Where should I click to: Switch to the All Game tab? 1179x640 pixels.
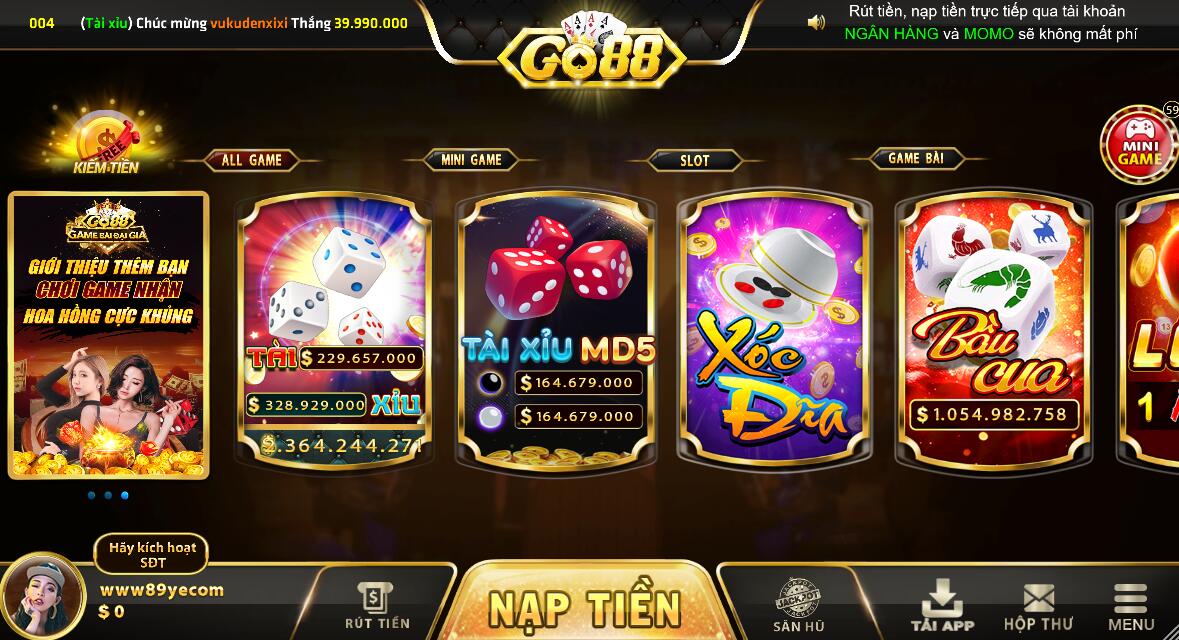[x=252, y=160]
